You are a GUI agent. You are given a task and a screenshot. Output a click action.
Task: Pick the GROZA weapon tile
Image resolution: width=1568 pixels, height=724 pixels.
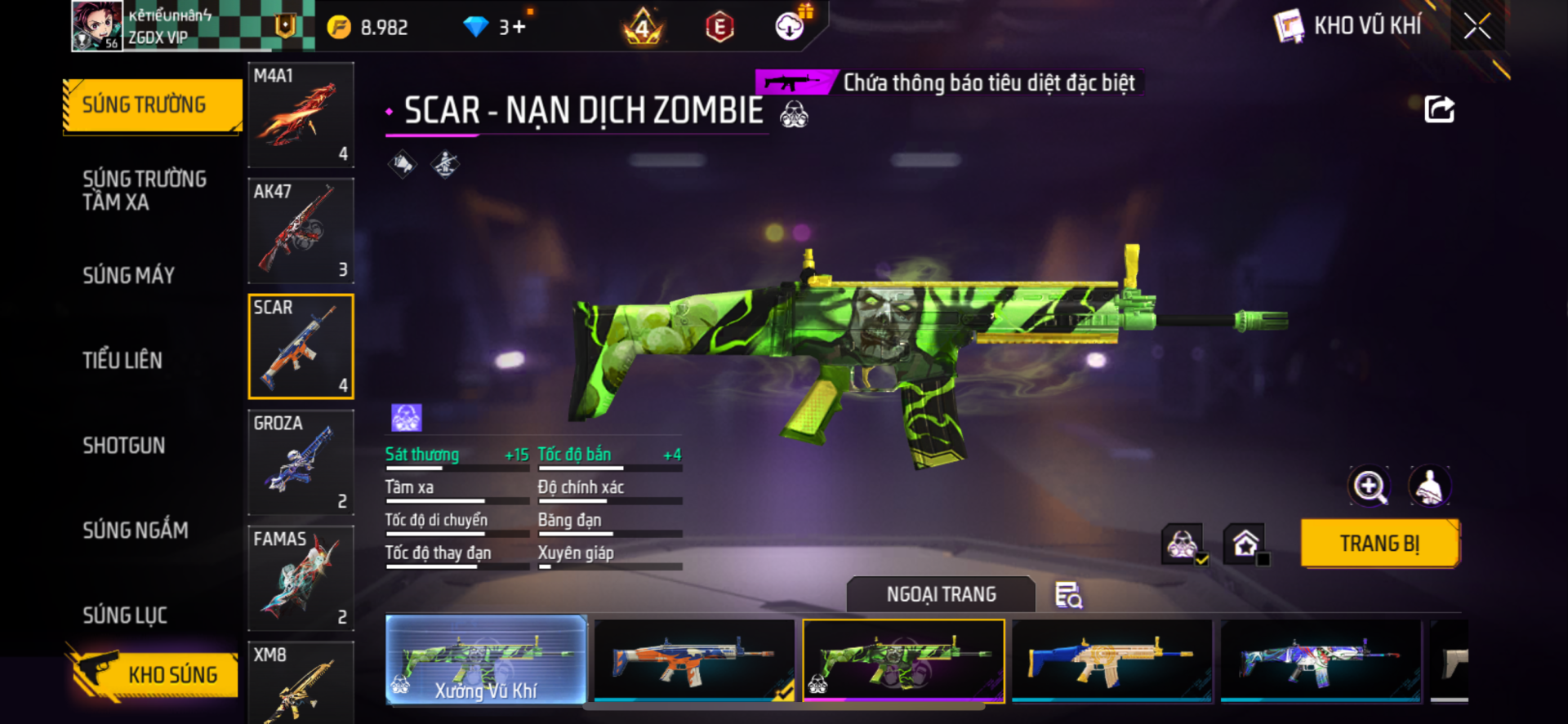[301, 462]
